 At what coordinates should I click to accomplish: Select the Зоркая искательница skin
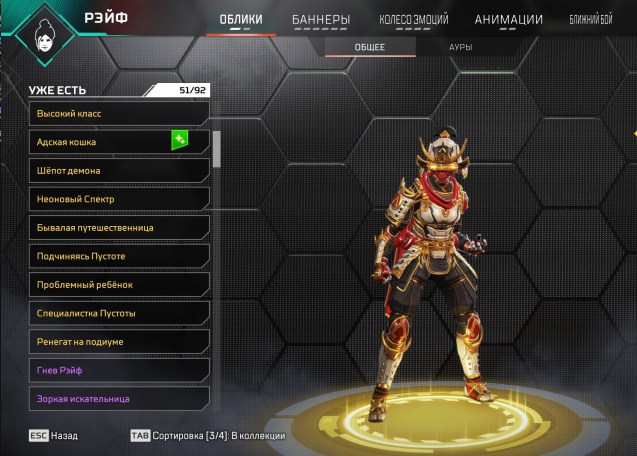tap(119, 399)
